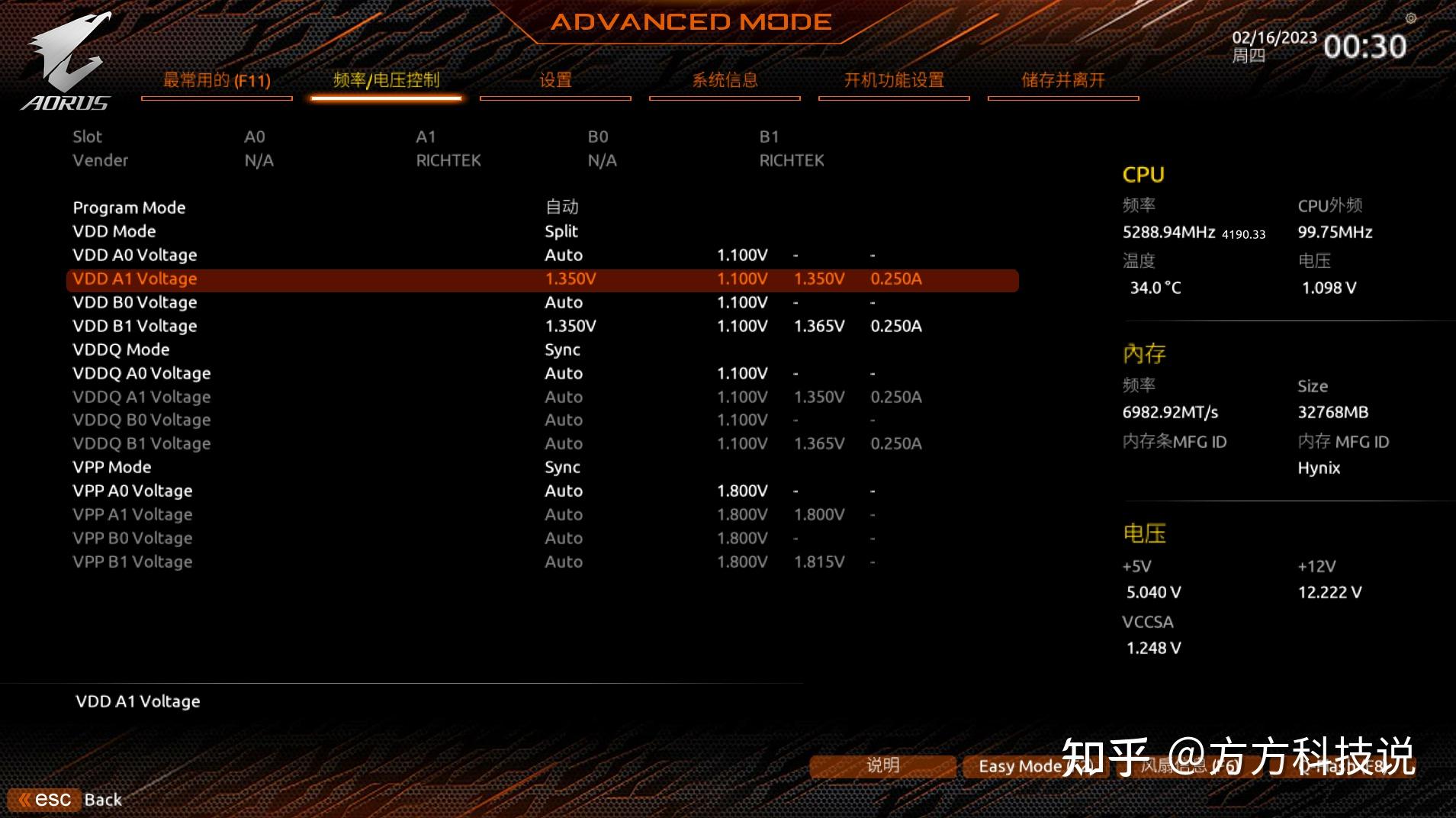Viewport: 1456px width, 818px height.
Task: Click the gear icon beside the clock
Action: point(1411,18)
